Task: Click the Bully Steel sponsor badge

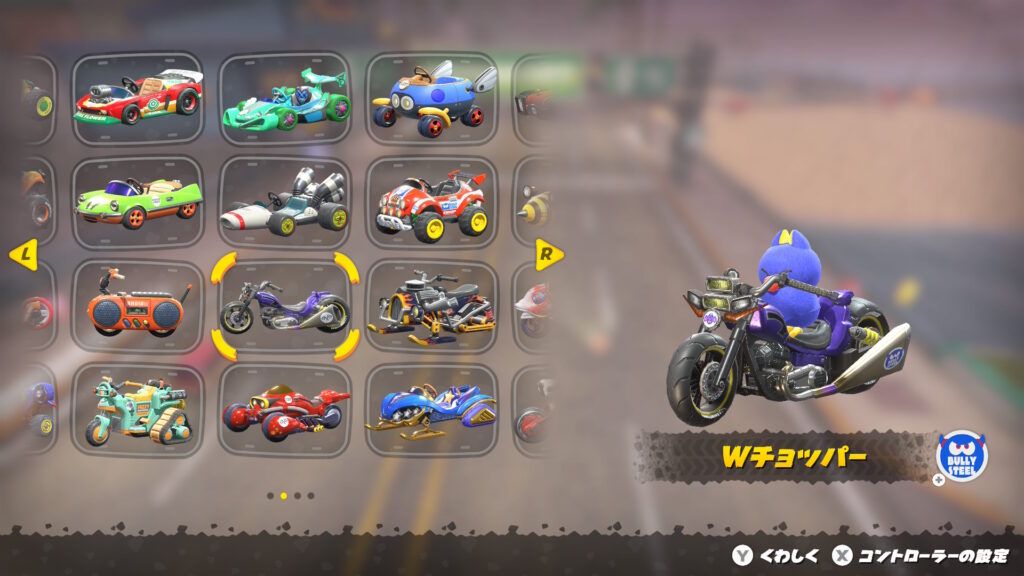Action: (961, 457)
